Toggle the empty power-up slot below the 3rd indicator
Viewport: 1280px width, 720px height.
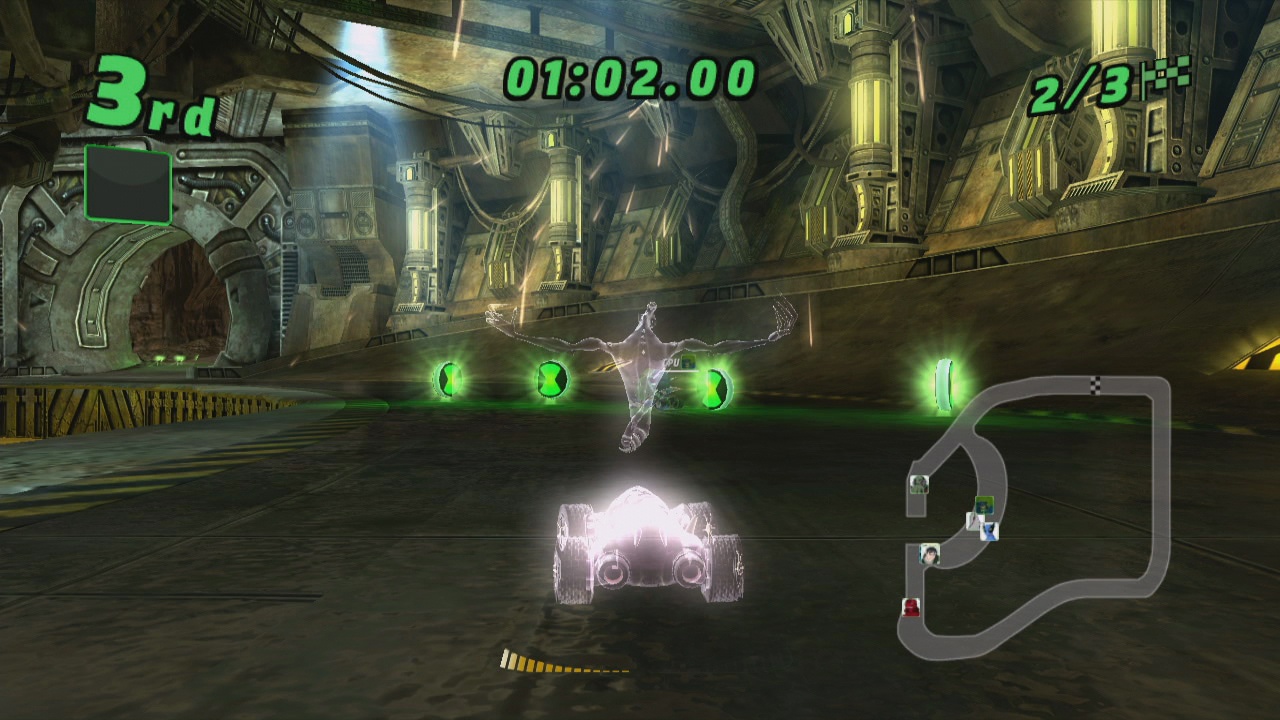[x=127, y=182]
